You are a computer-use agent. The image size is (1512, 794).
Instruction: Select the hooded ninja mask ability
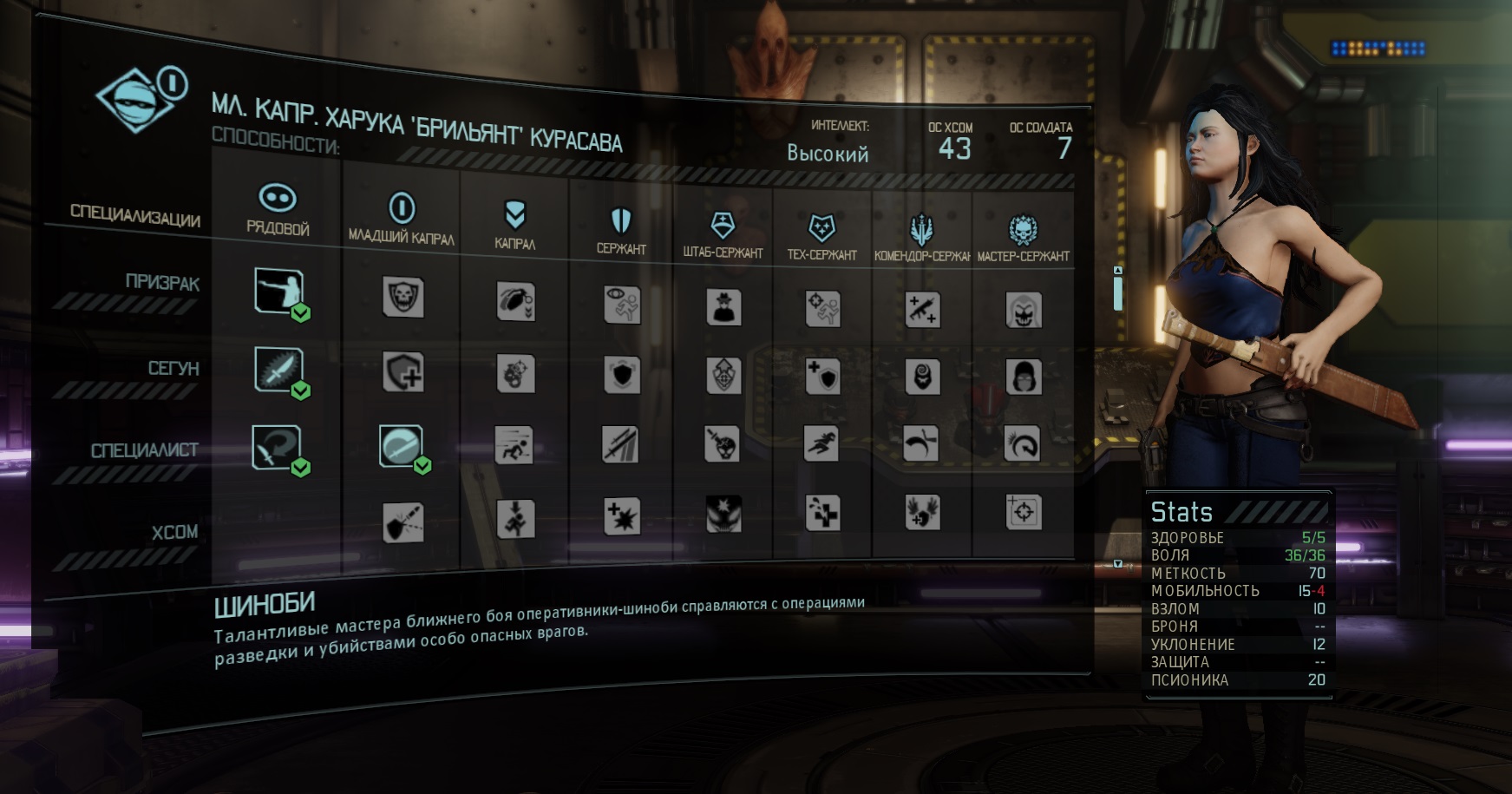pyautogui.click(x=1024, y=377)
